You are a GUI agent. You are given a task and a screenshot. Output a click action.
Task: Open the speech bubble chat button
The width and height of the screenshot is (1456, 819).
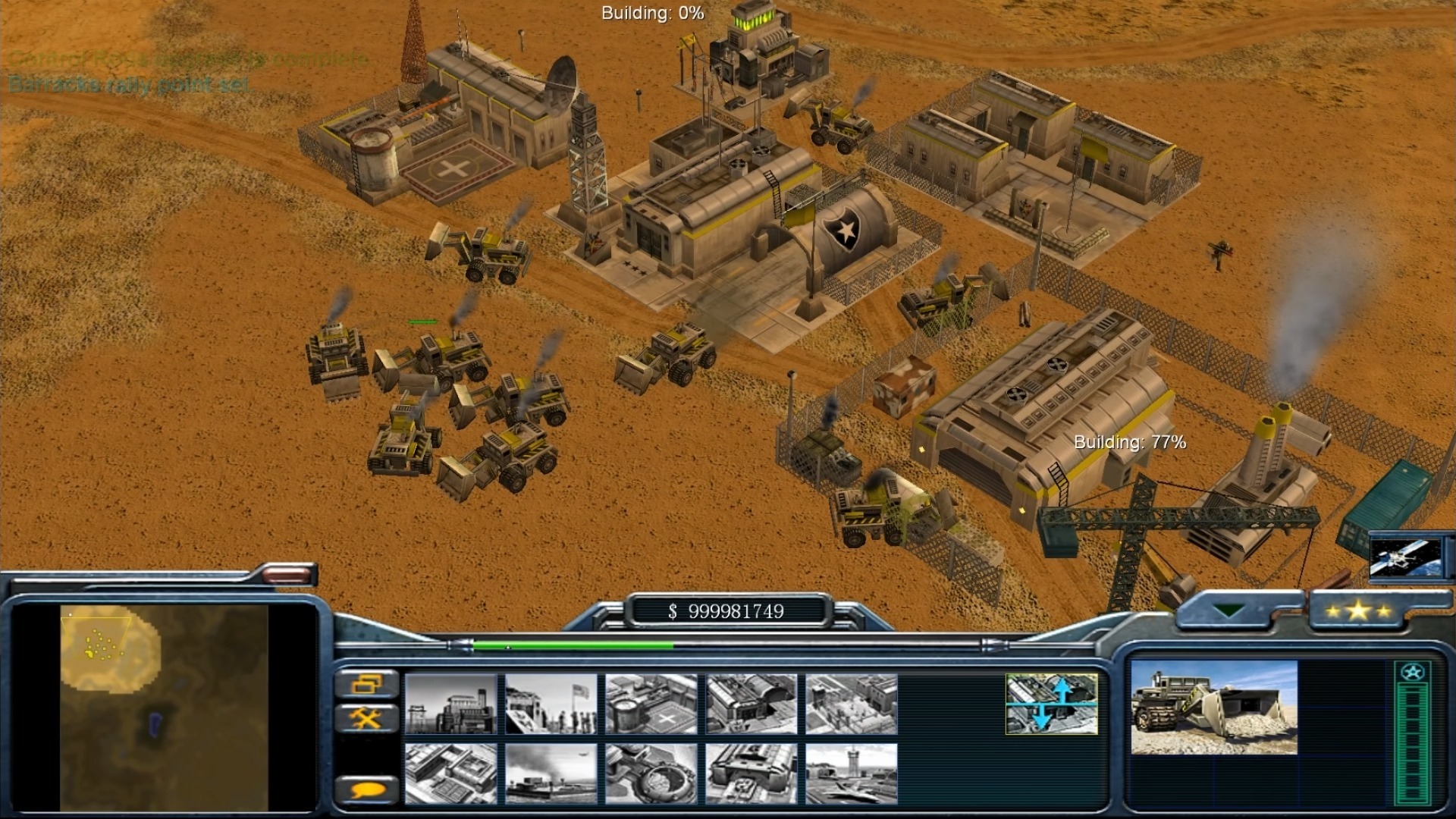coord(367,790)
